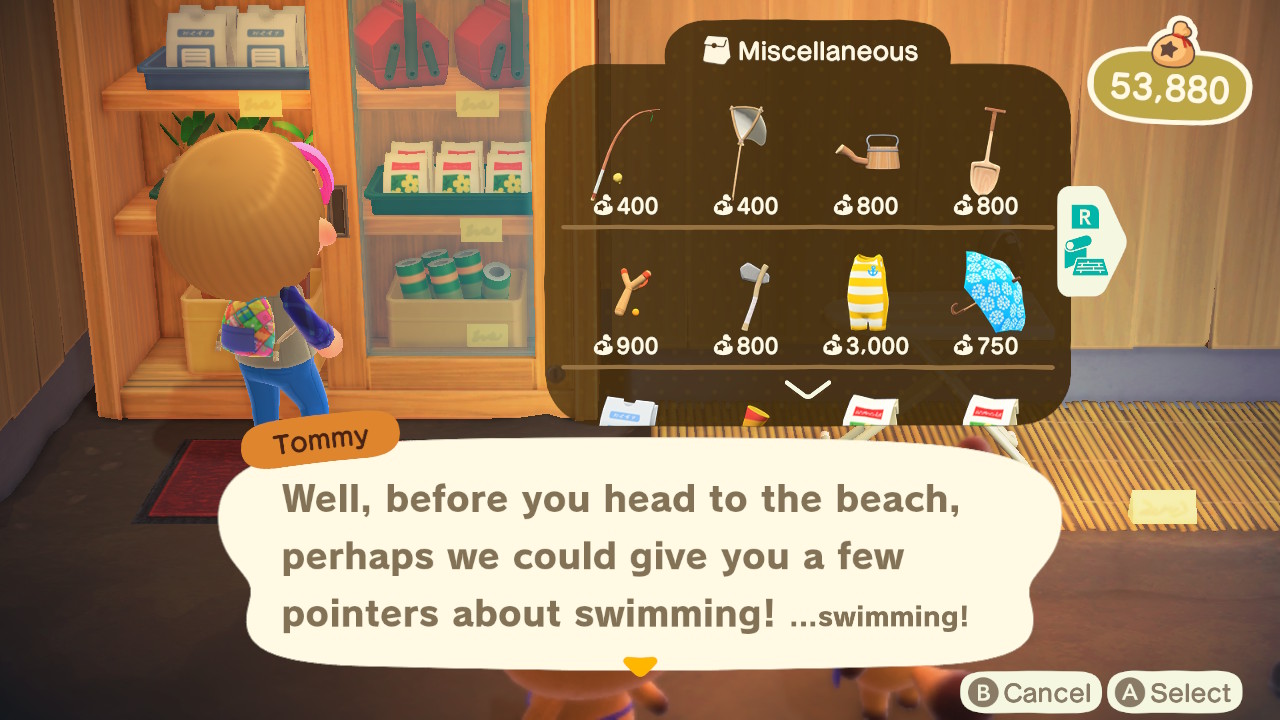Image resolution: width=1280 pixels, height=720 pixels.
Task: Select the shovel in the shop menu
Action: (x=987, y=150)
